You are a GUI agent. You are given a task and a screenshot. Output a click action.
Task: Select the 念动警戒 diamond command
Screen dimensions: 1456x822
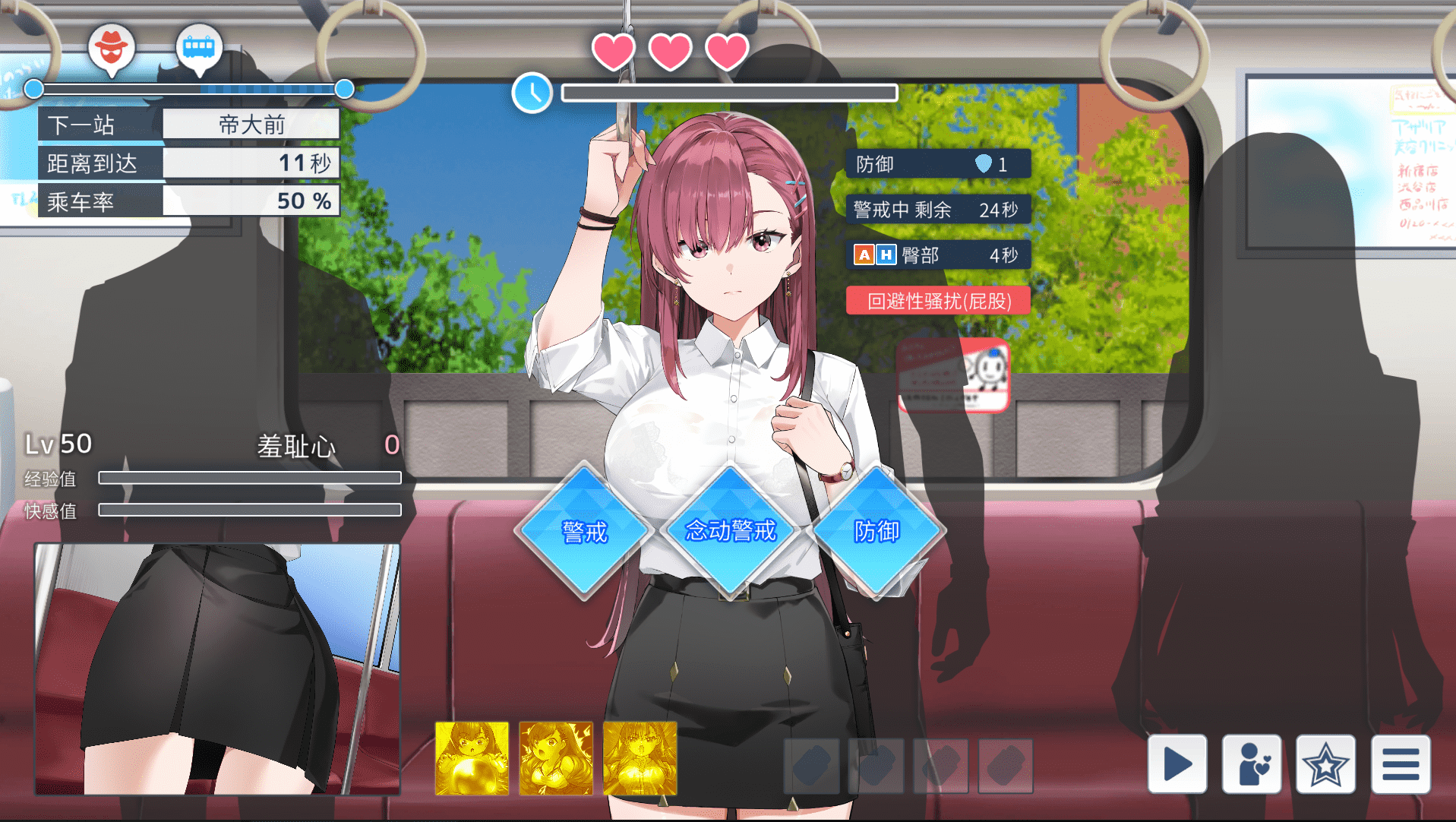tap(731, 533)
